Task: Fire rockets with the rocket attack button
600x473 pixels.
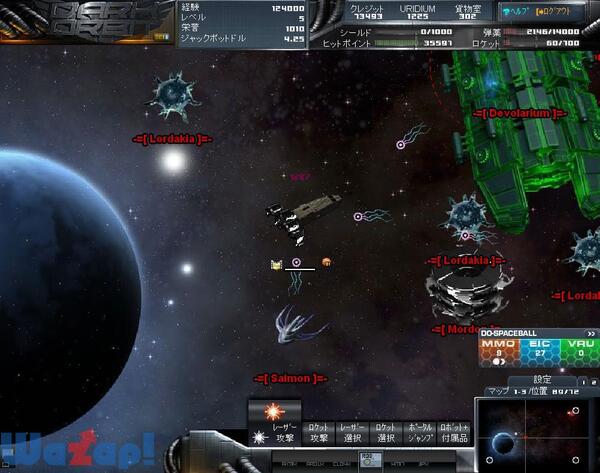Action: (x=318, y=432)
